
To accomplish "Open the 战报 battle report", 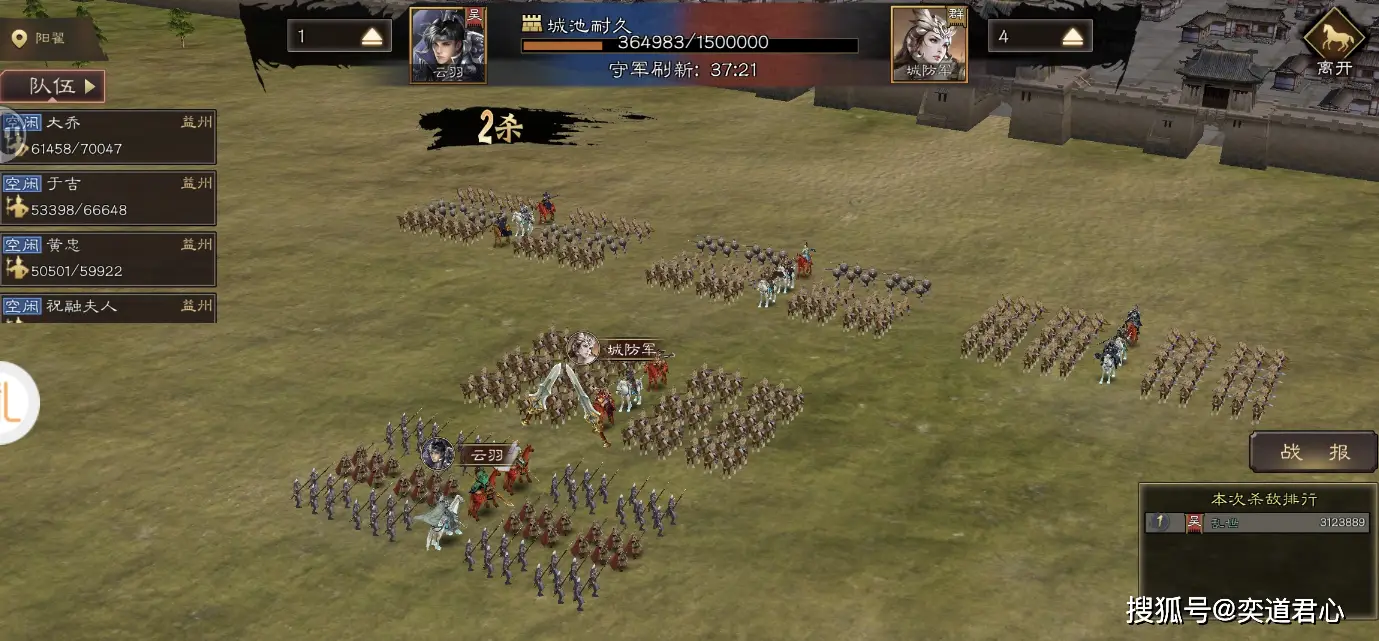I will click(1314, 452).
